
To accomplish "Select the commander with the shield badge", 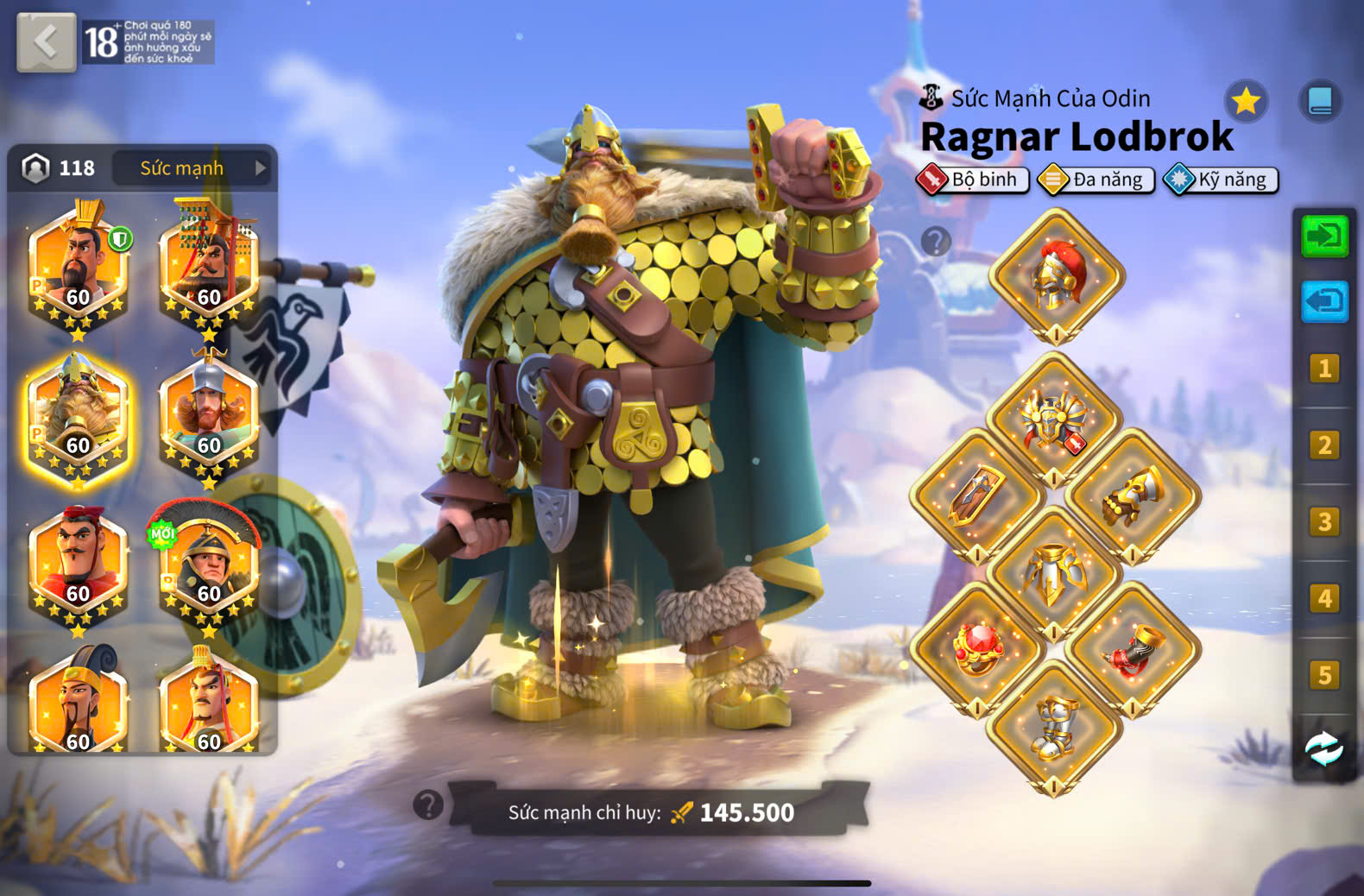I will coord(78,269).
